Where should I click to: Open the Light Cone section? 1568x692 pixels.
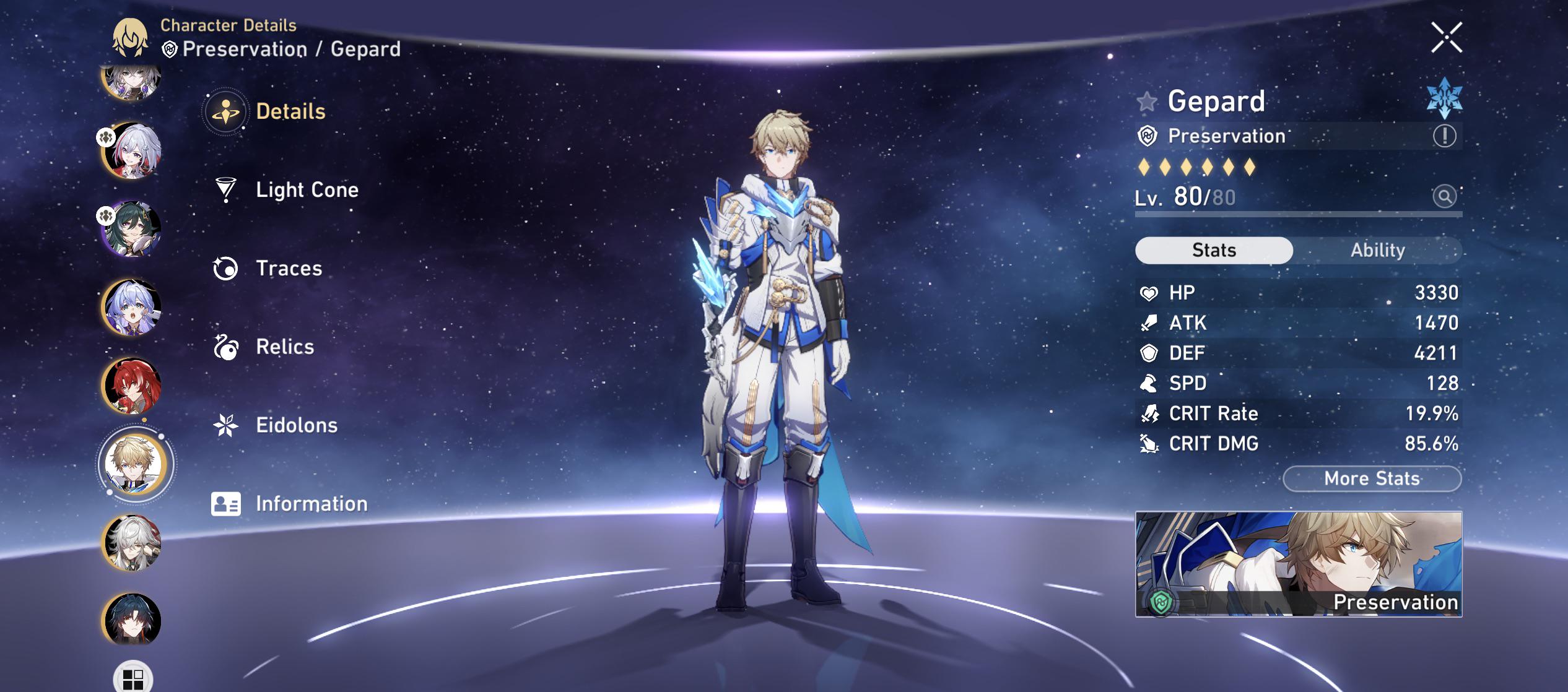(x=307, y=189)
